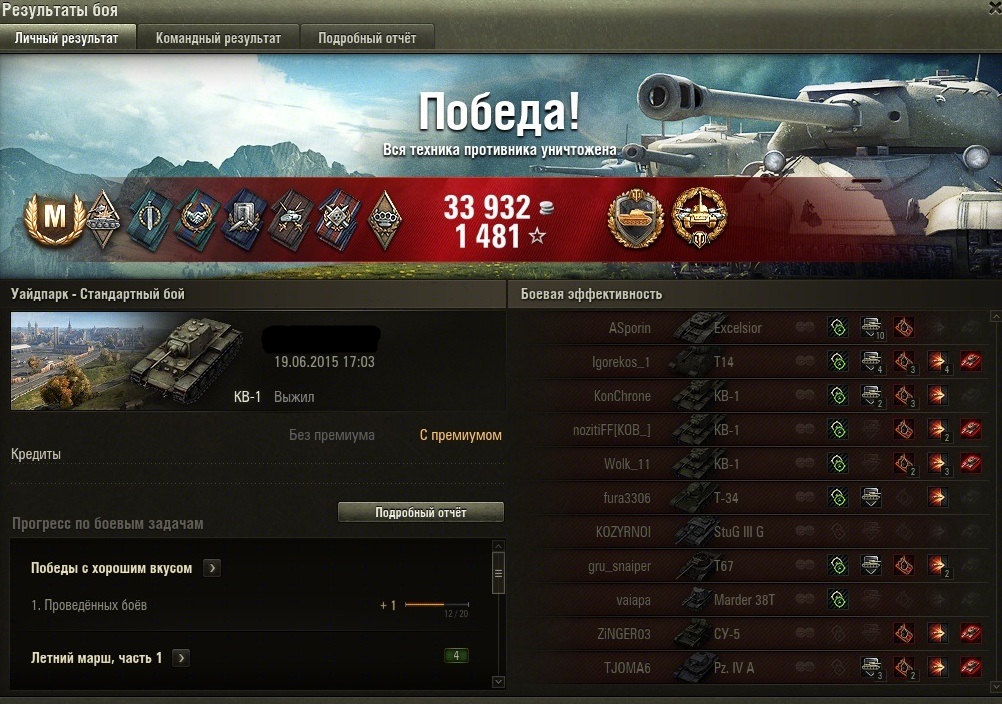
Task: Click the Подробный отчёт button
Action: coord(420,512)
